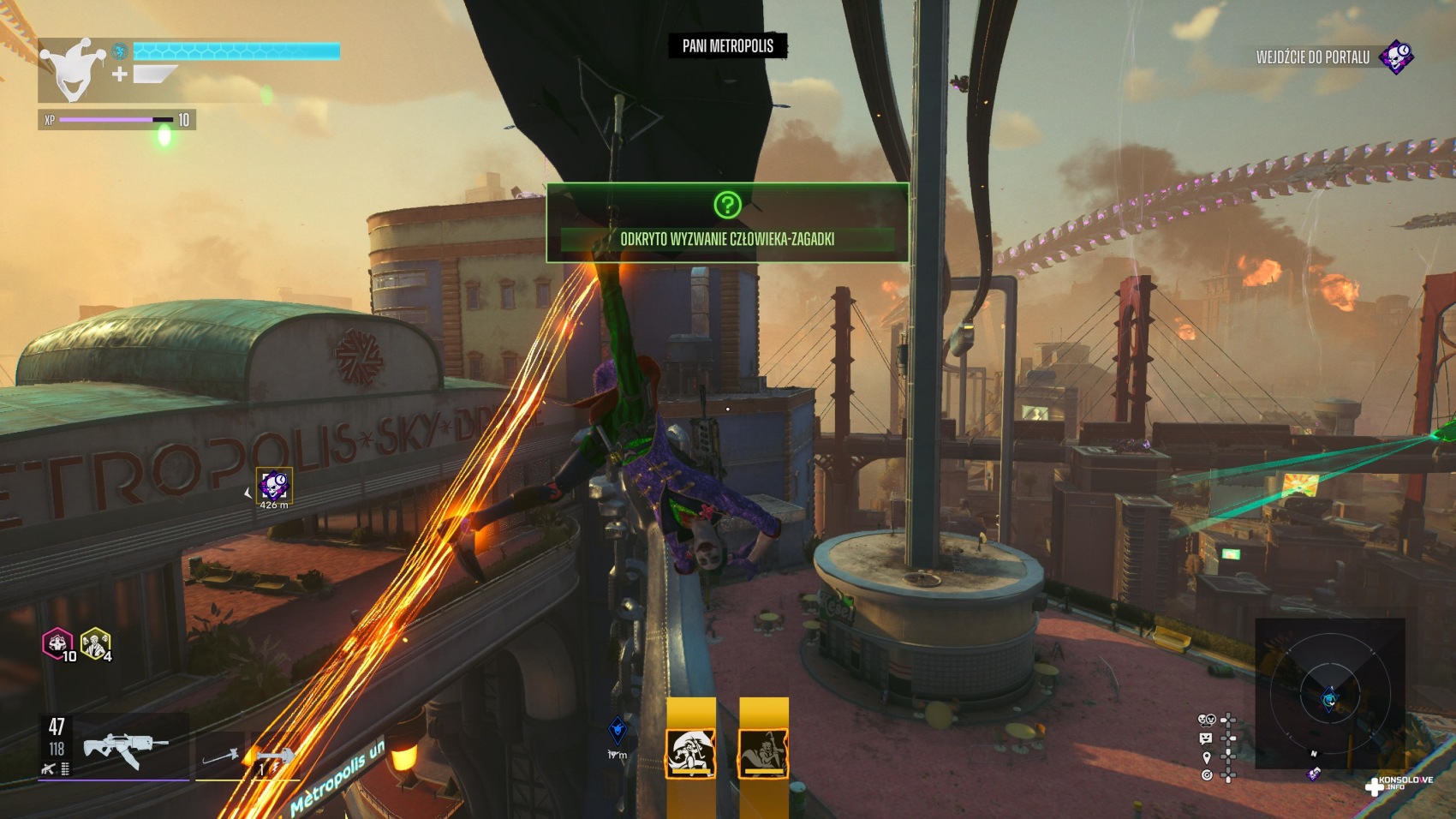
Task: Activate the dimmed Joker traversal ability
Action: [x=763, y=753]
